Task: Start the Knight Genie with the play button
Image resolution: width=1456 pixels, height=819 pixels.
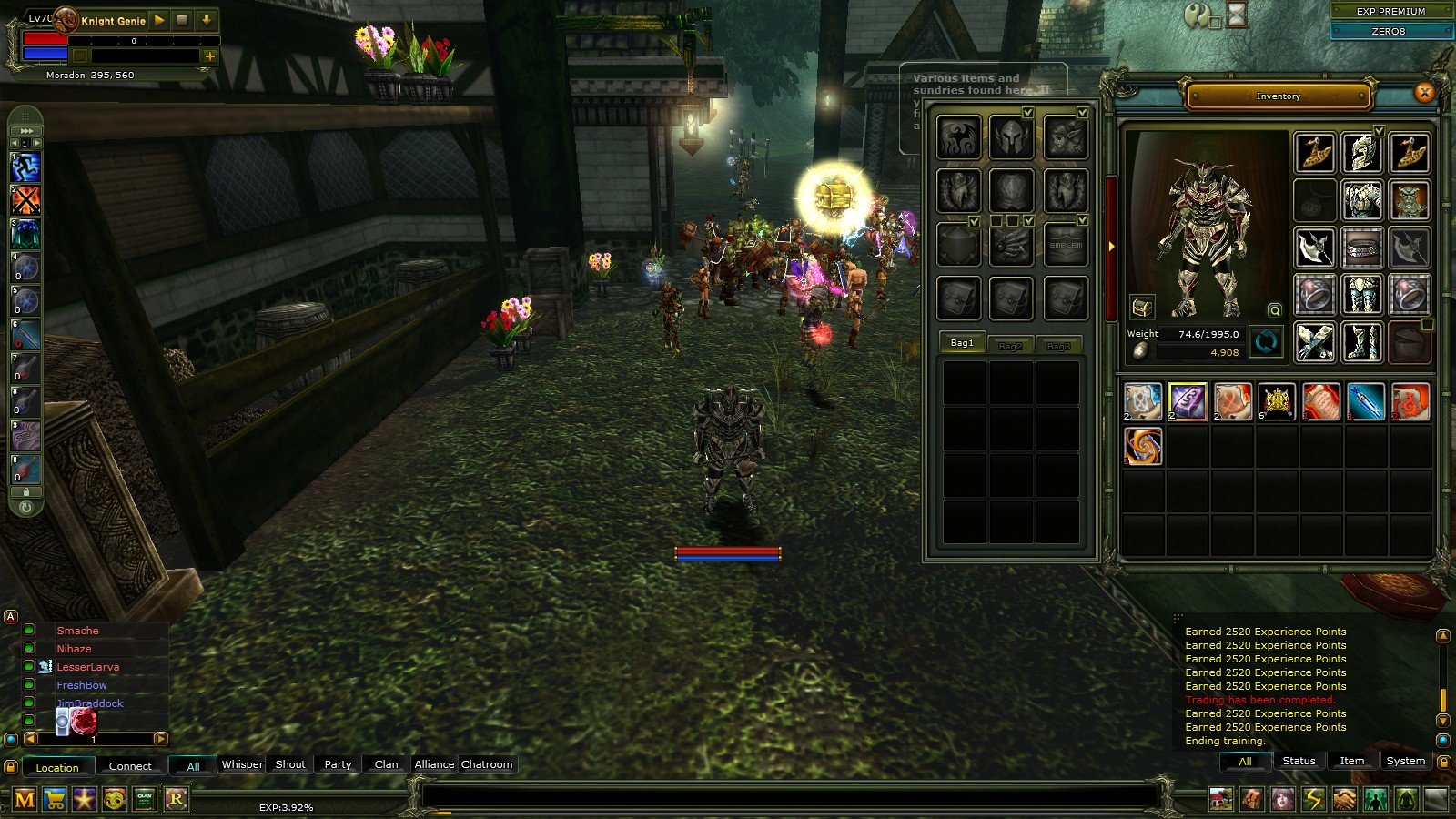Action: click(159, 19)
